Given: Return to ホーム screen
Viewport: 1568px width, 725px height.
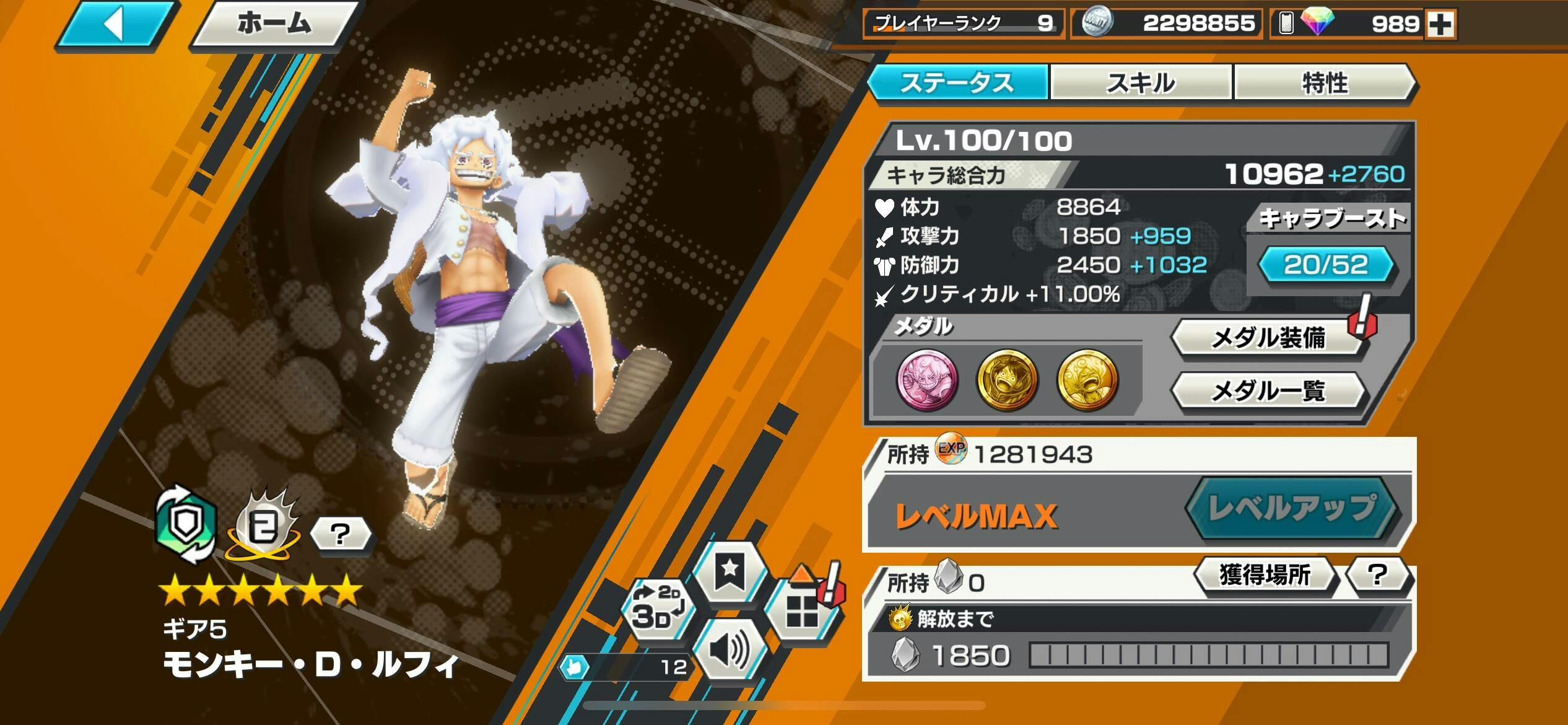Looking at the screenshot, I should tap(274, 25).
